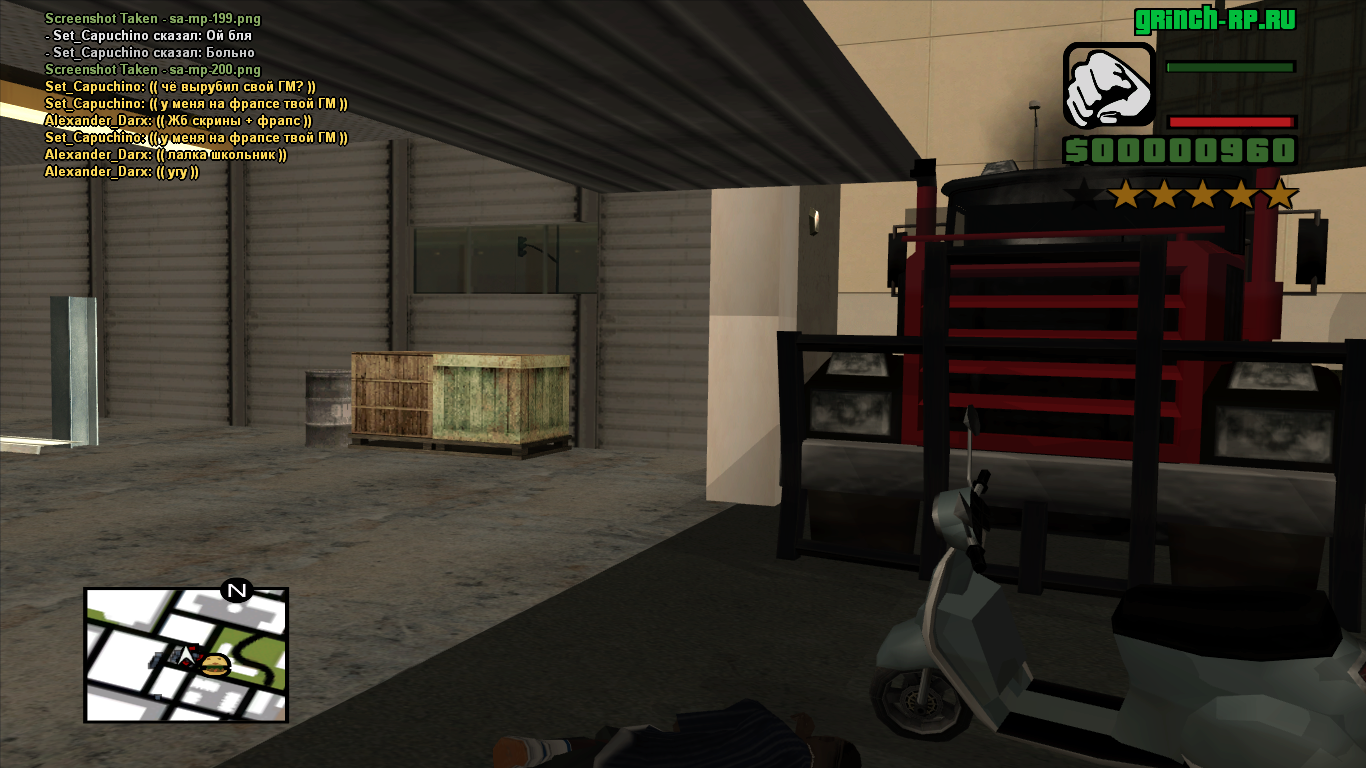Click the fist weapon icon
The height and width of the screenshot is (768, 1366).
pyautogui.click(x=1108, y=87)
